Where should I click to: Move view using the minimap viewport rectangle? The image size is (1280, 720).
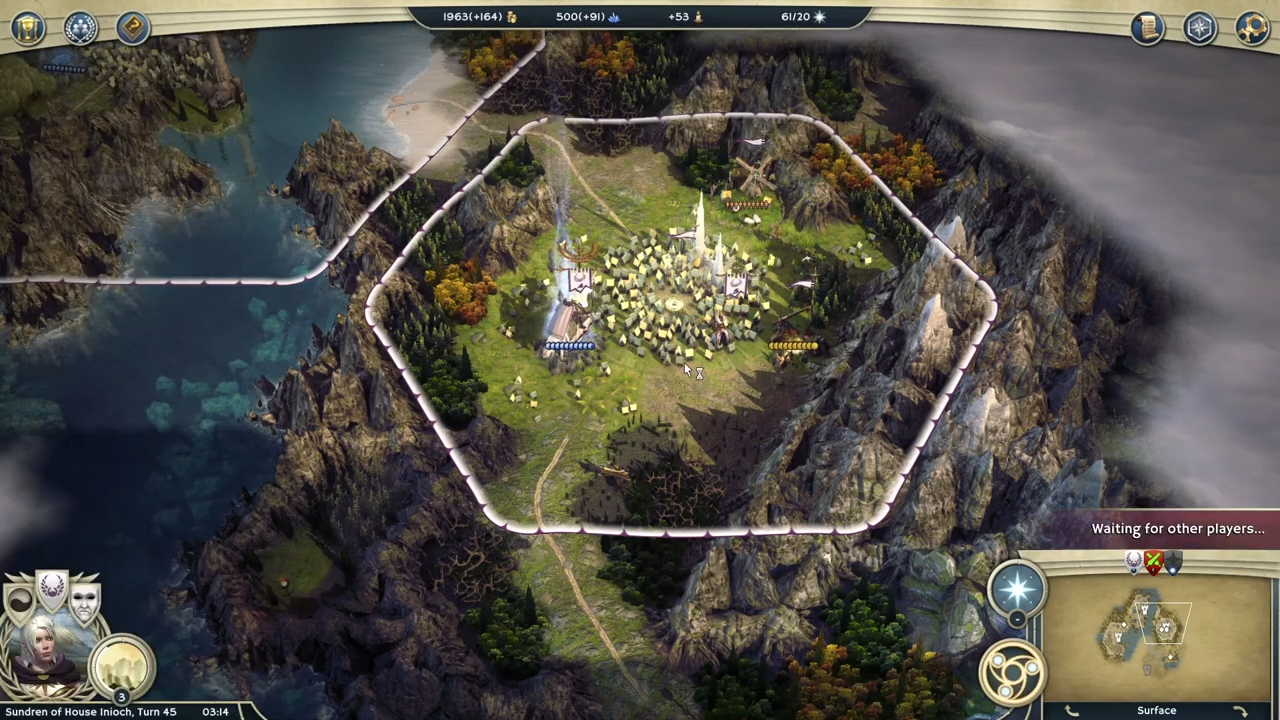(x=1163, y=622)
